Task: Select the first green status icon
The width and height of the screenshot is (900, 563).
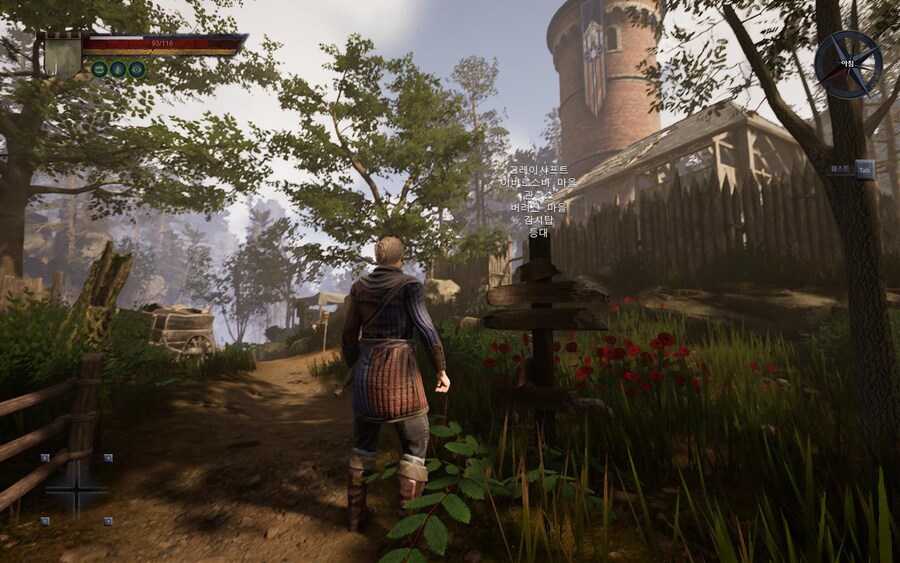Action: 99,69
